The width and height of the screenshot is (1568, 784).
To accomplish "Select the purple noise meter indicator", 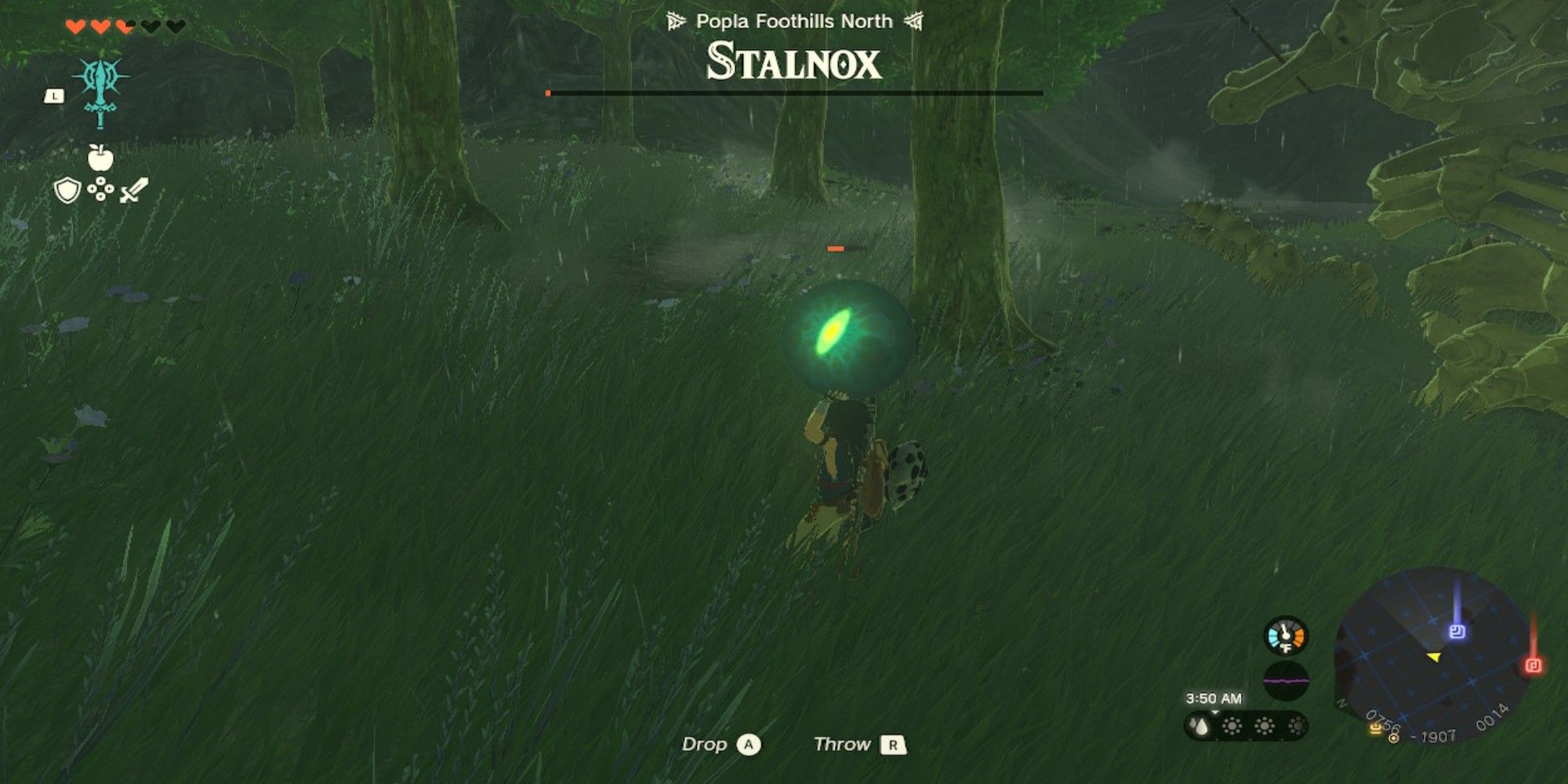I will pos(1287,682).
